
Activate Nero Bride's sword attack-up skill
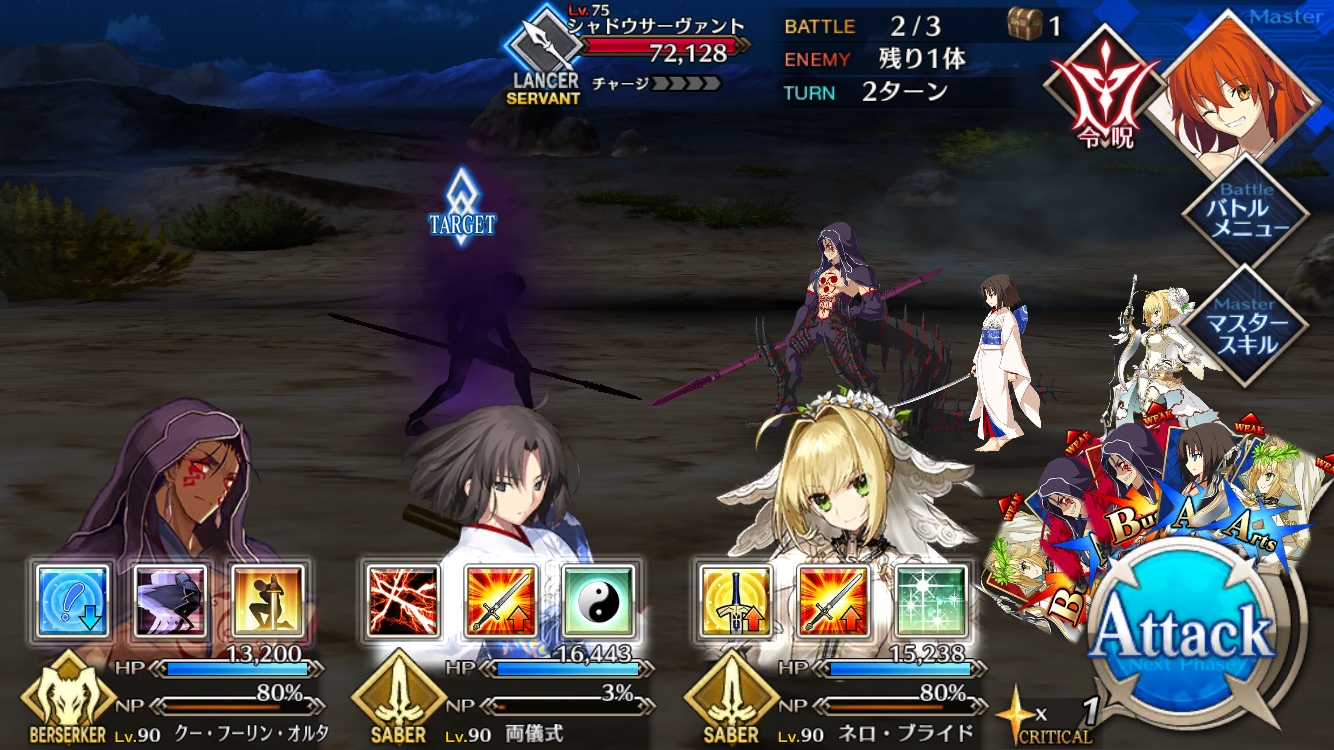click(833, 601)
